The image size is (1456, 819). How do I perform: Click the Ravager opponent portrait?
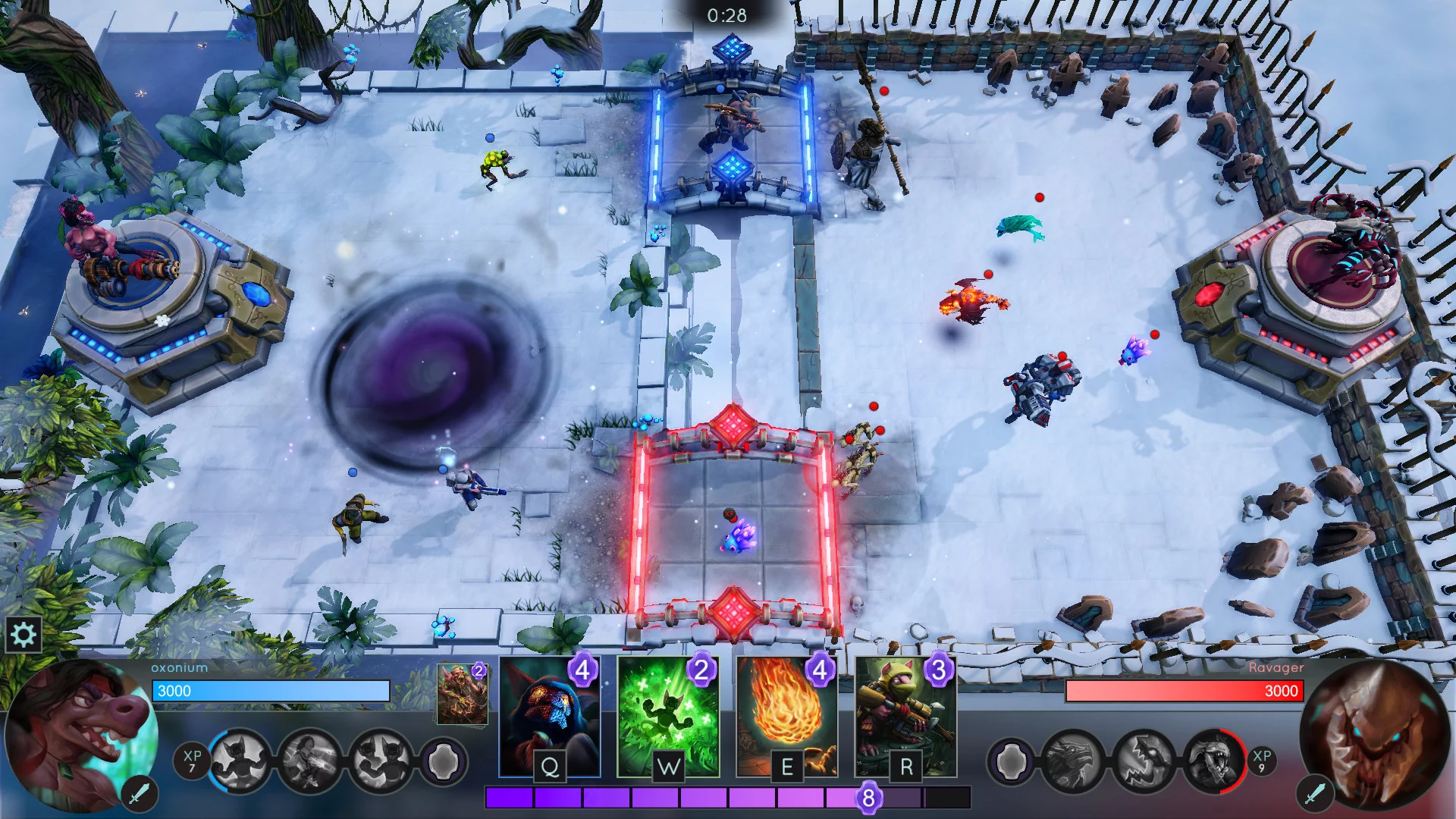tap(1373, 736)
